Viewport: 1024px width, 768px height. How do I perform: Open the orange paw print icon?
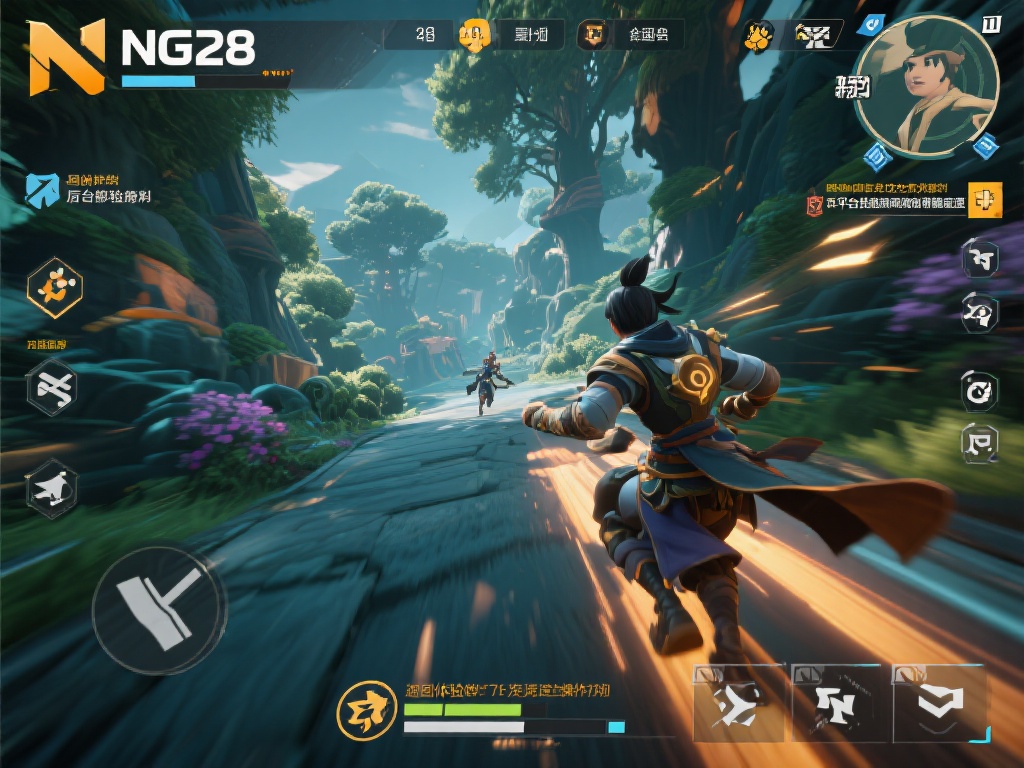coord(757,38)
